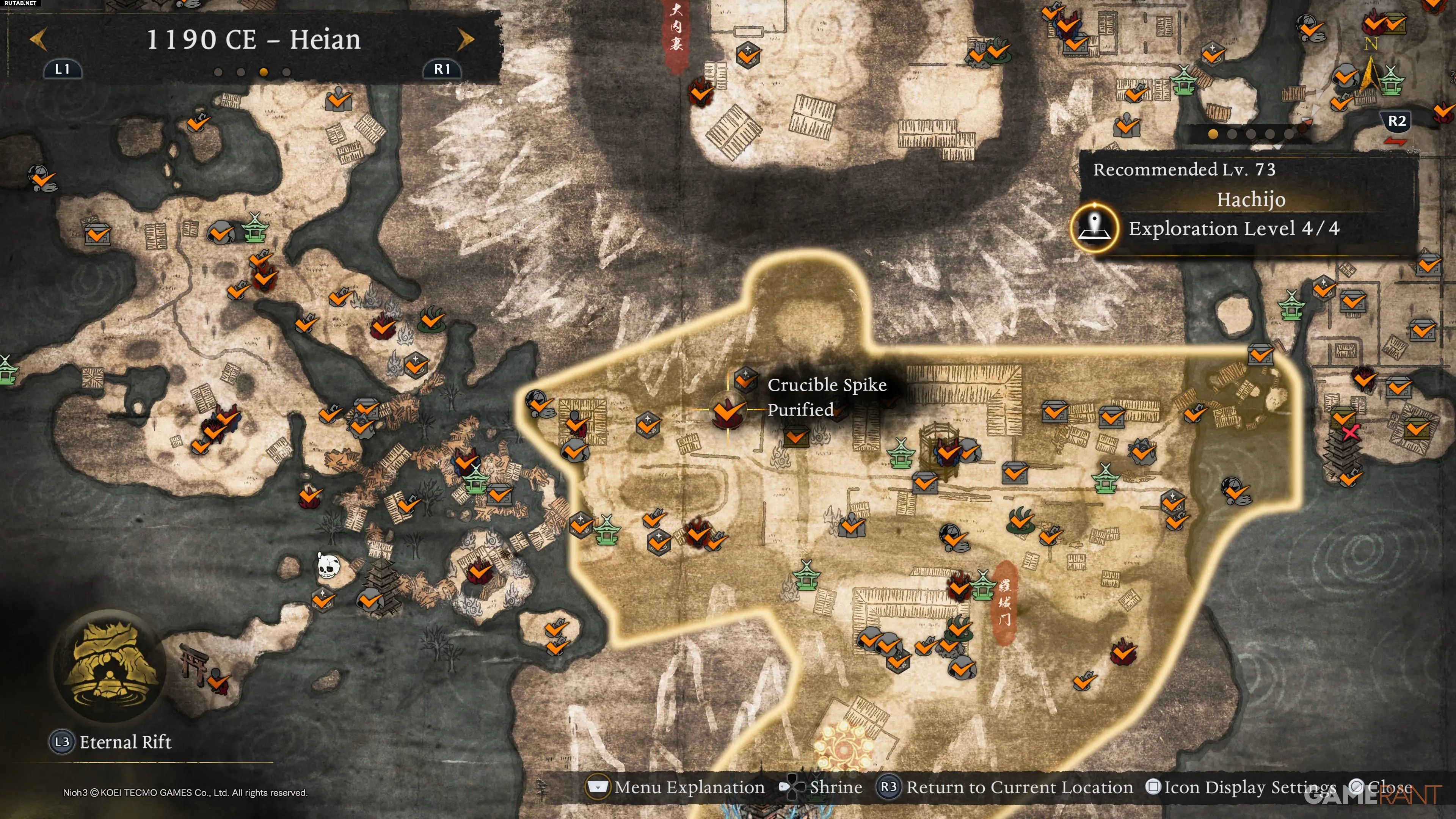Click the Hachijo exploration level pin icon
This screenshot has width=1456, height=819.
click(x=1095, y=228)
